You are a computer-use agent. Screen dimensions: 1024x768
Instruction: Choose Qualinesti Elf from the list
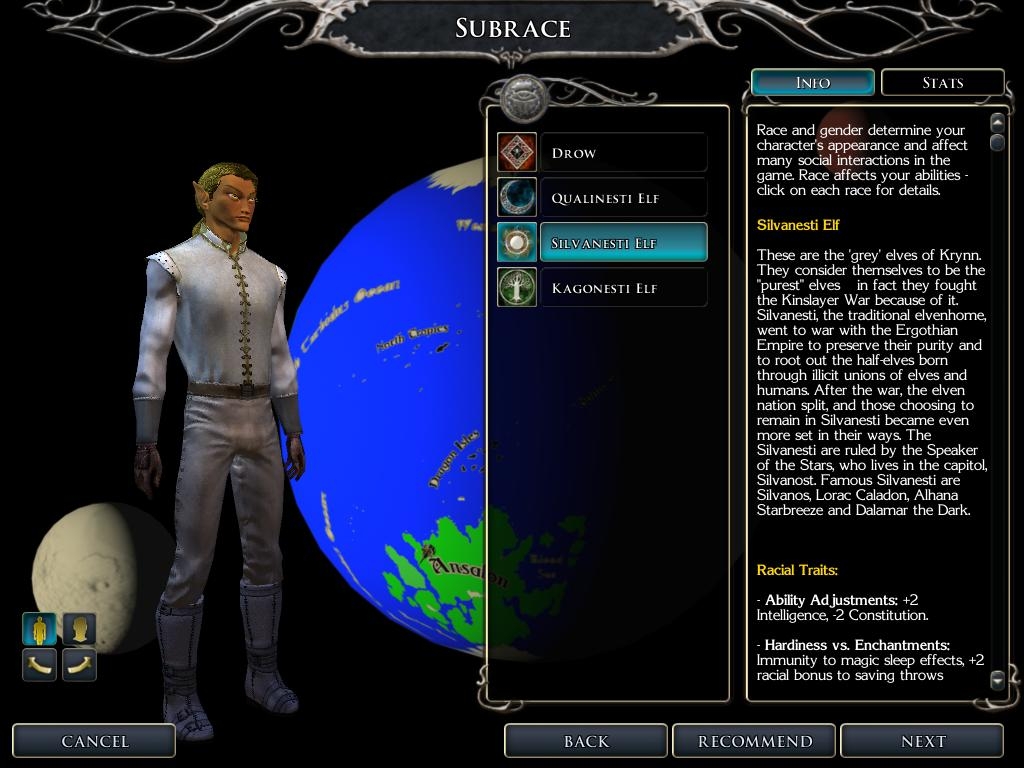coord(622,198)
